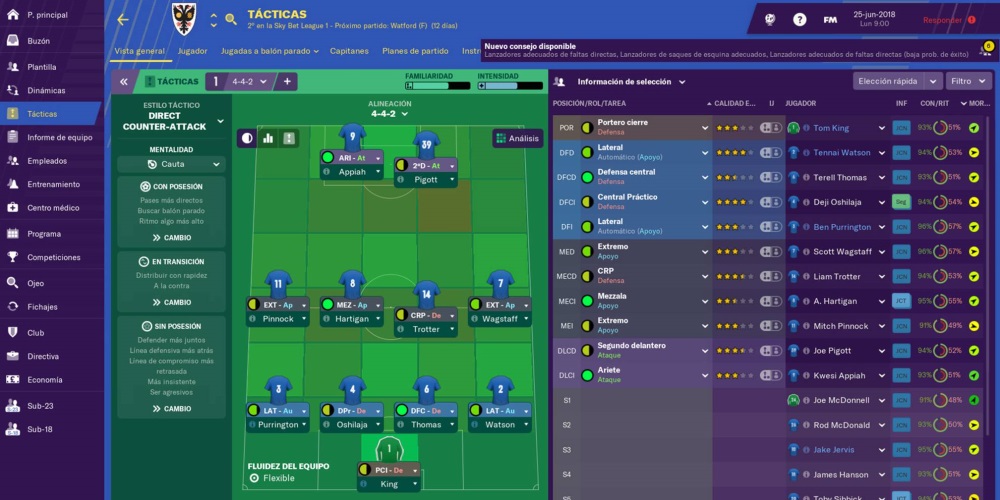
Task: Open the Filtro dropdown
Action: [x=969, y=82]
